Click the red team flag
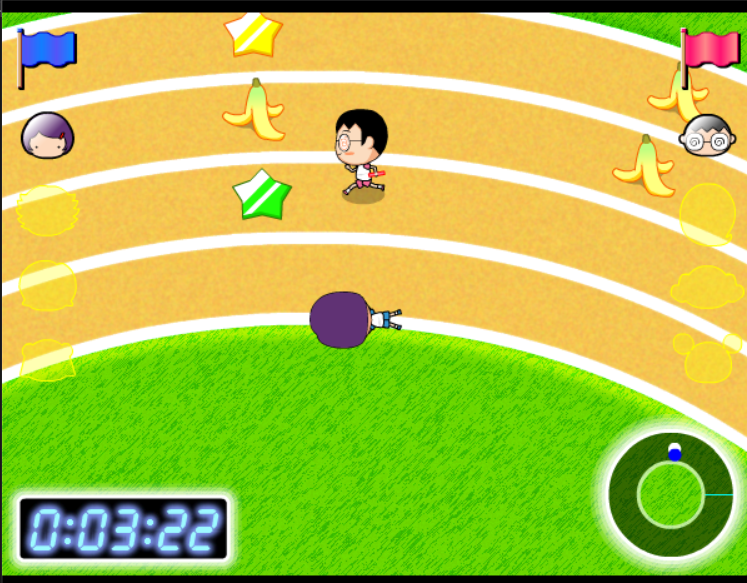Image resolution: width=747 pixels, height=583 pixels. [x=709, y=49]
